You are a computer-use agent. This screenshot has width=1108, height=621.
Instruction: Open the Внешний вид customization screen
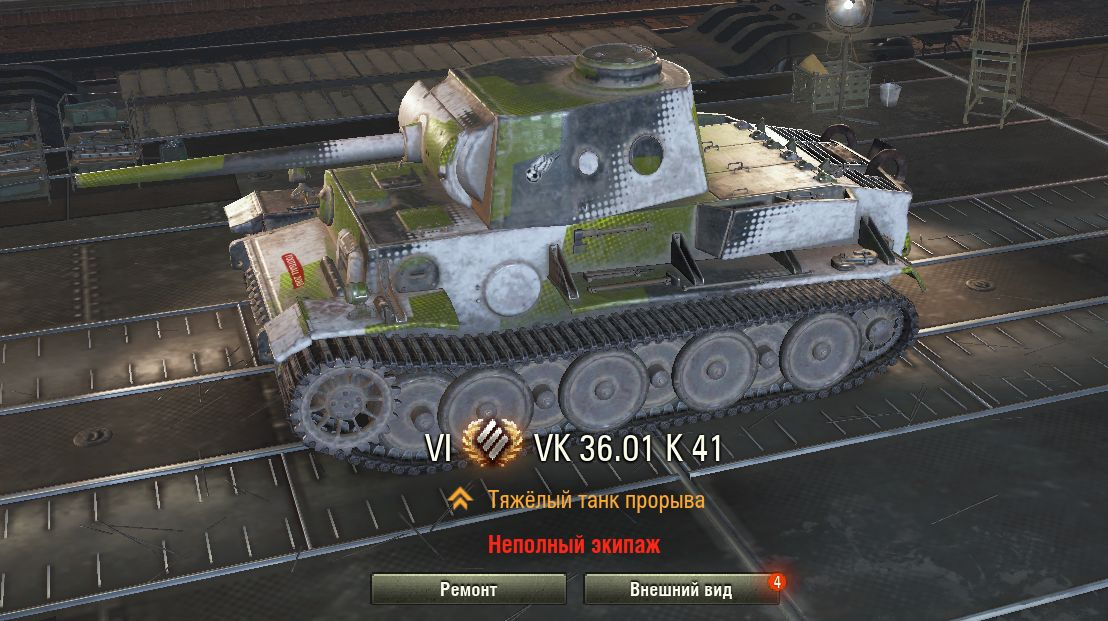tap(680, 589)
